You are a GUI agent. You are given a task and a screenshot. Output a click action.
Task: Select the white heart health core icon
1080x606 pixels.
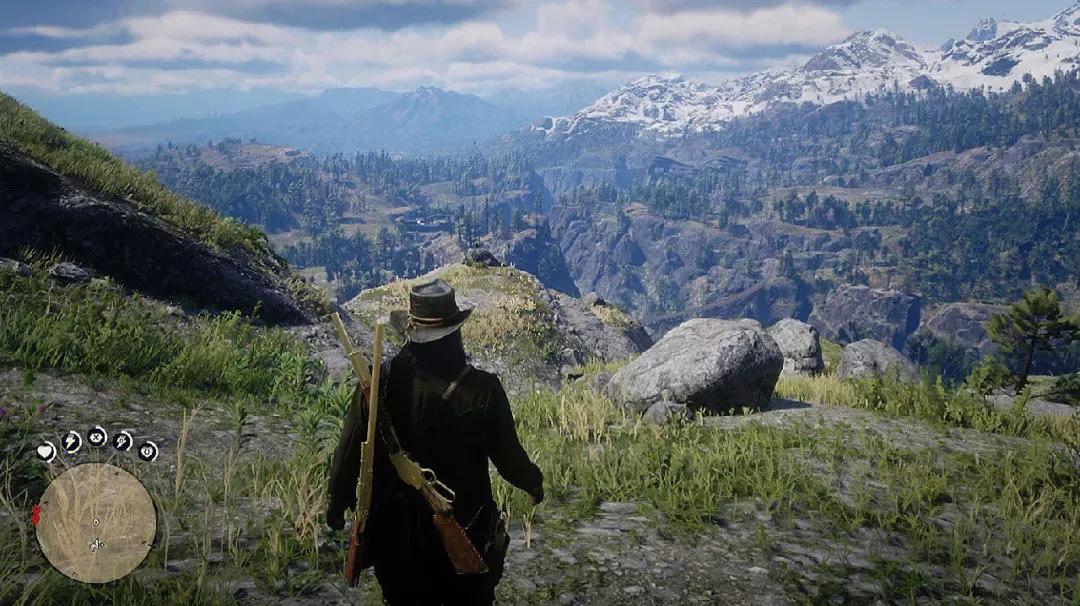pos(46,451)
